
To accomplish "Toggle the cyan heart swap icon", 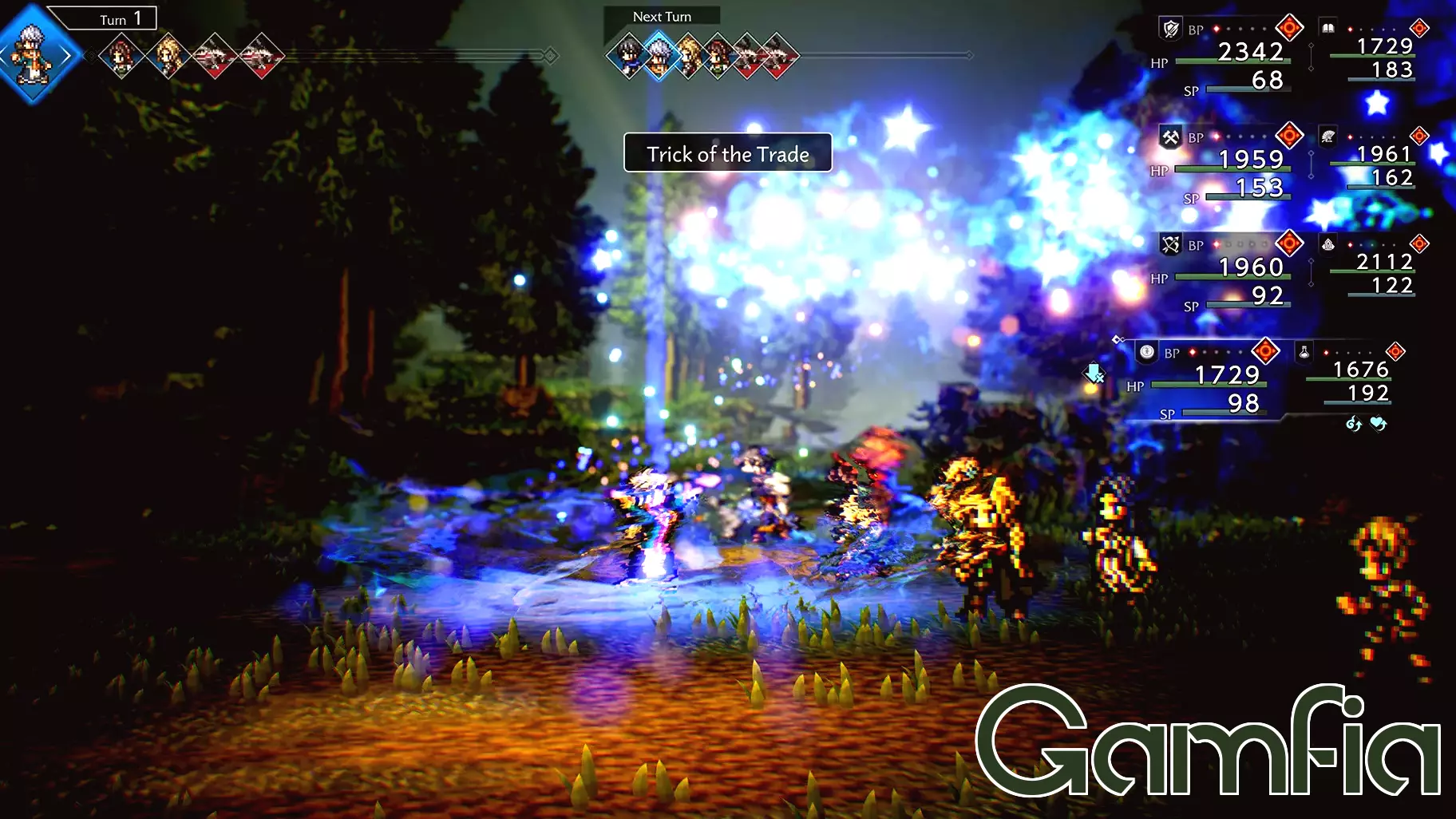I will coord(1376,424).
